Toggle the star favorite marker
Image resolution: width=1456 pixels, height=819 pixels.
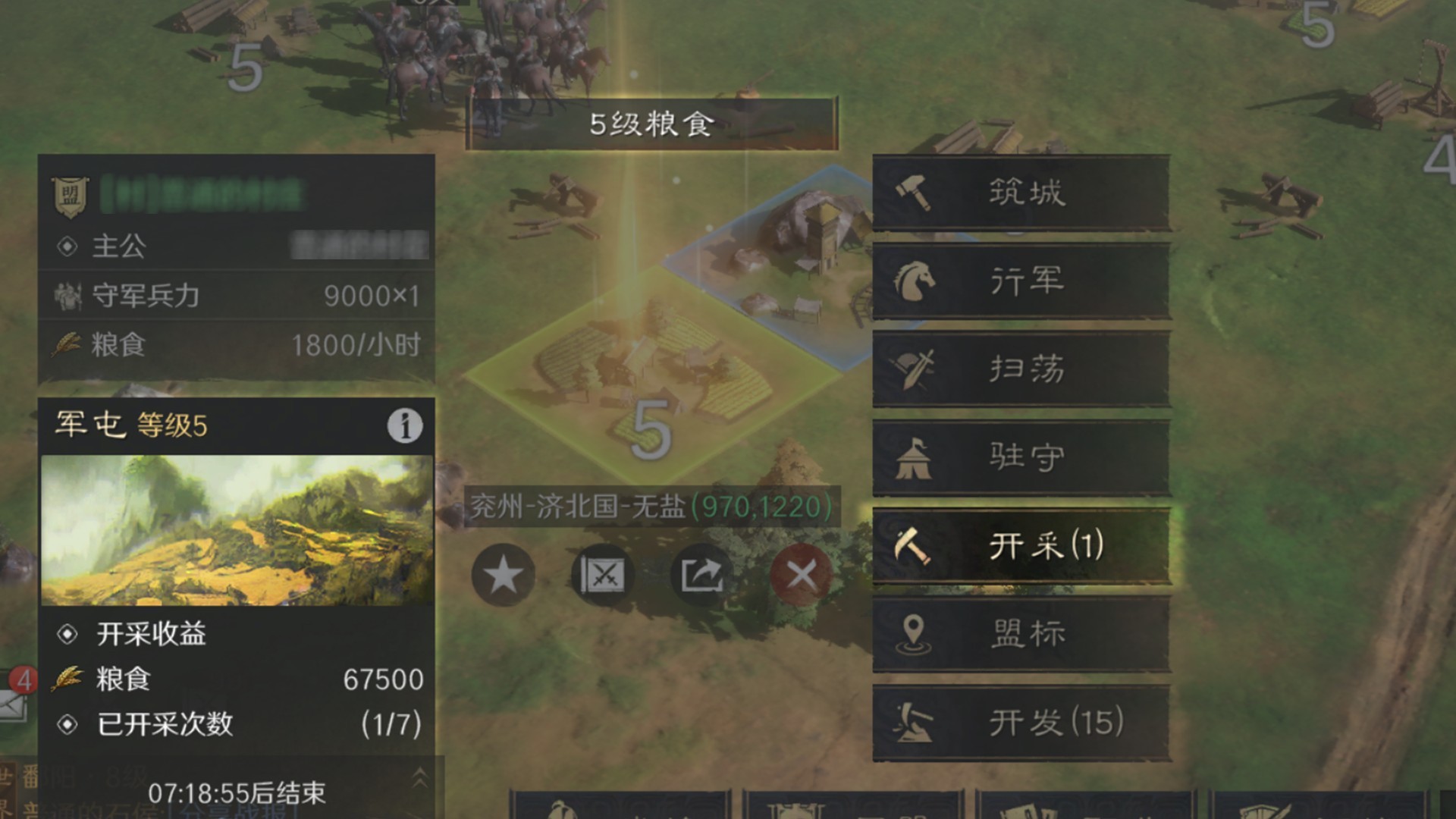(503, 575)
